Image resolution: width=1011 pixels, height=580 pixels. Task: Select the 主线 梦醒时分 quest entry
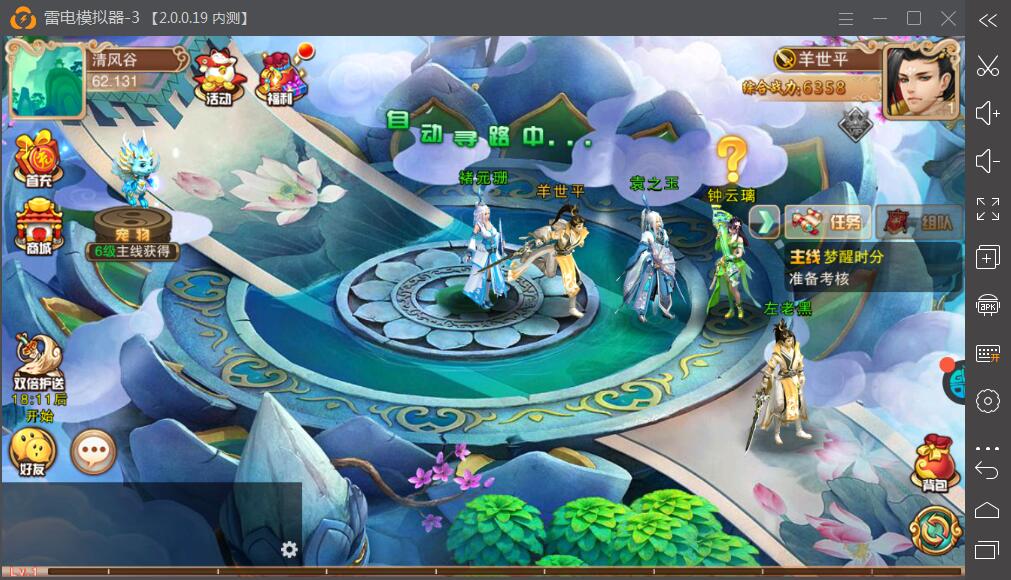click(x=860, y=267)
